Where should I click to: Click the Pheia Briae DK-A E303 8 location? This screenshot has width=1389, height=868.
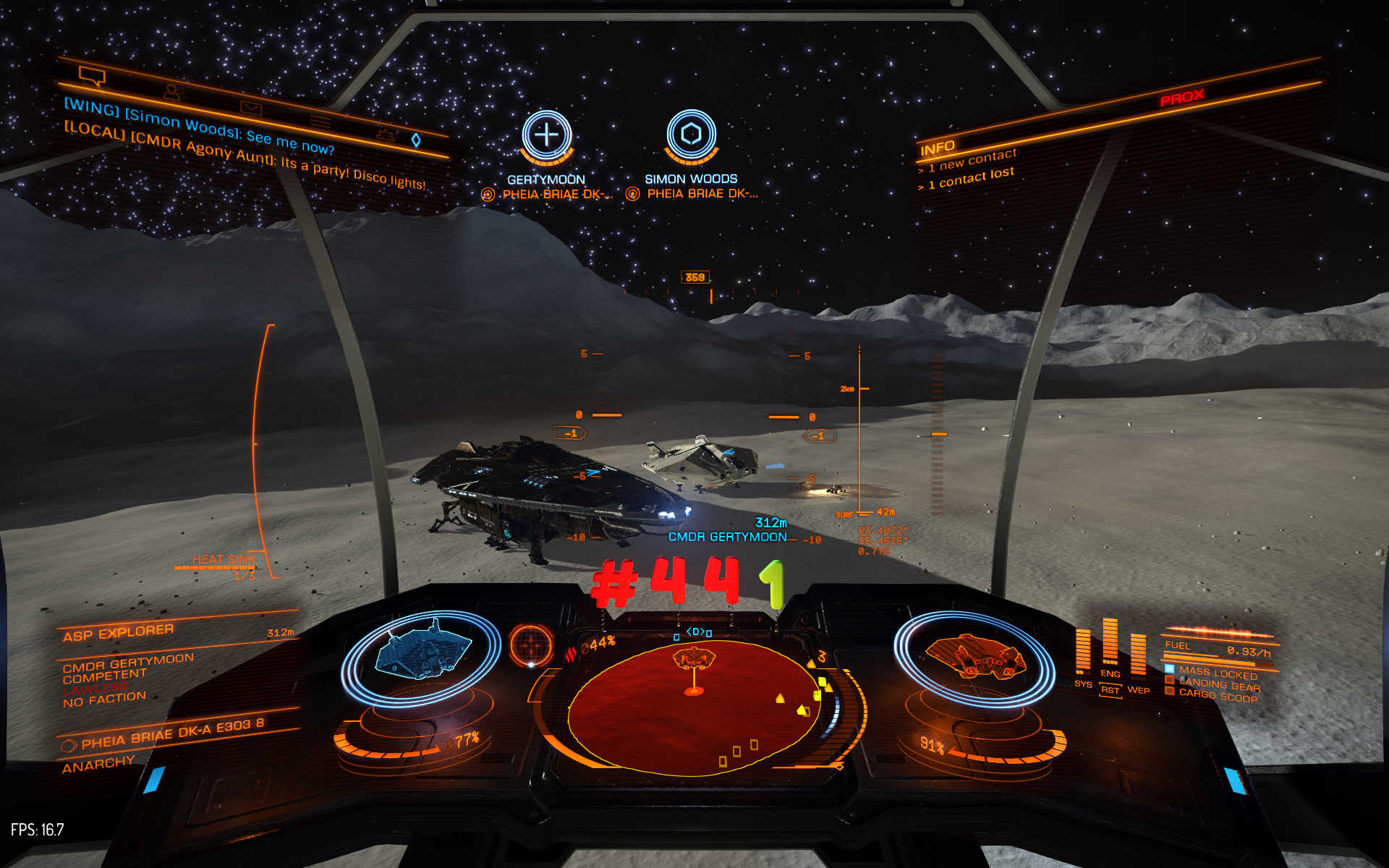click(172, 733)
